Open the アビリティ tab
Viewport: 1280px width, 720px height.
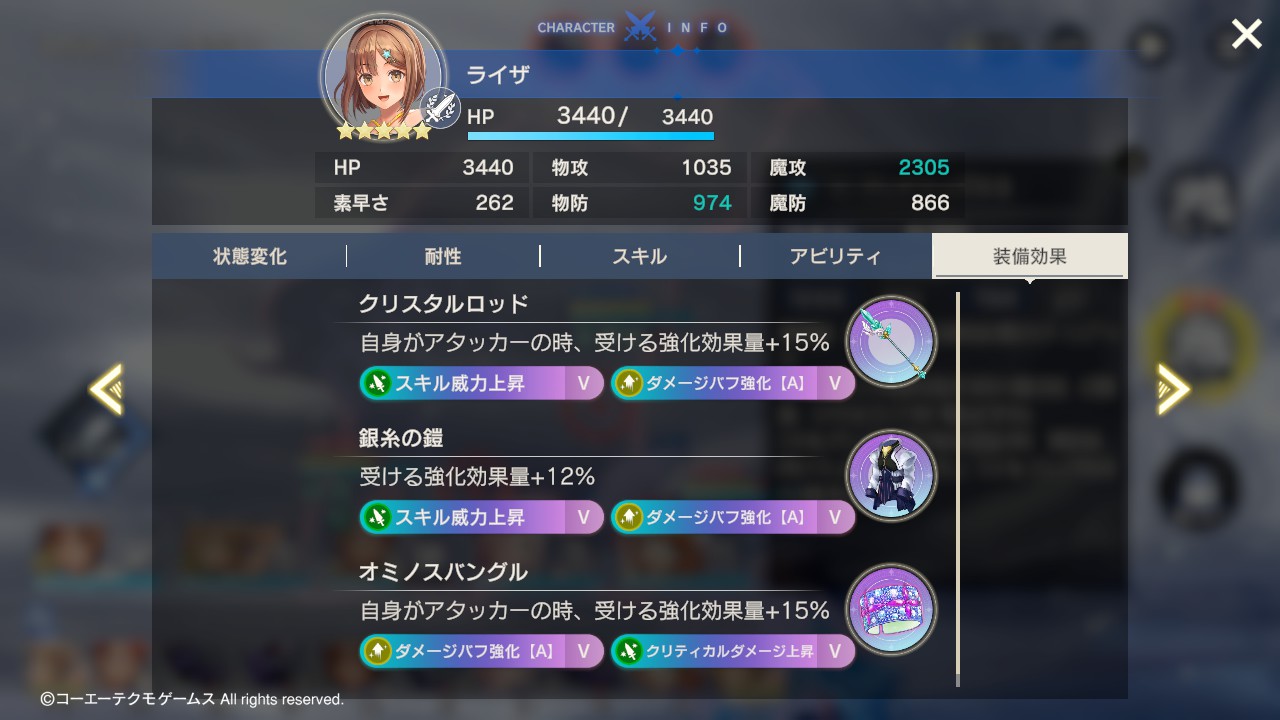click(837, 256)
